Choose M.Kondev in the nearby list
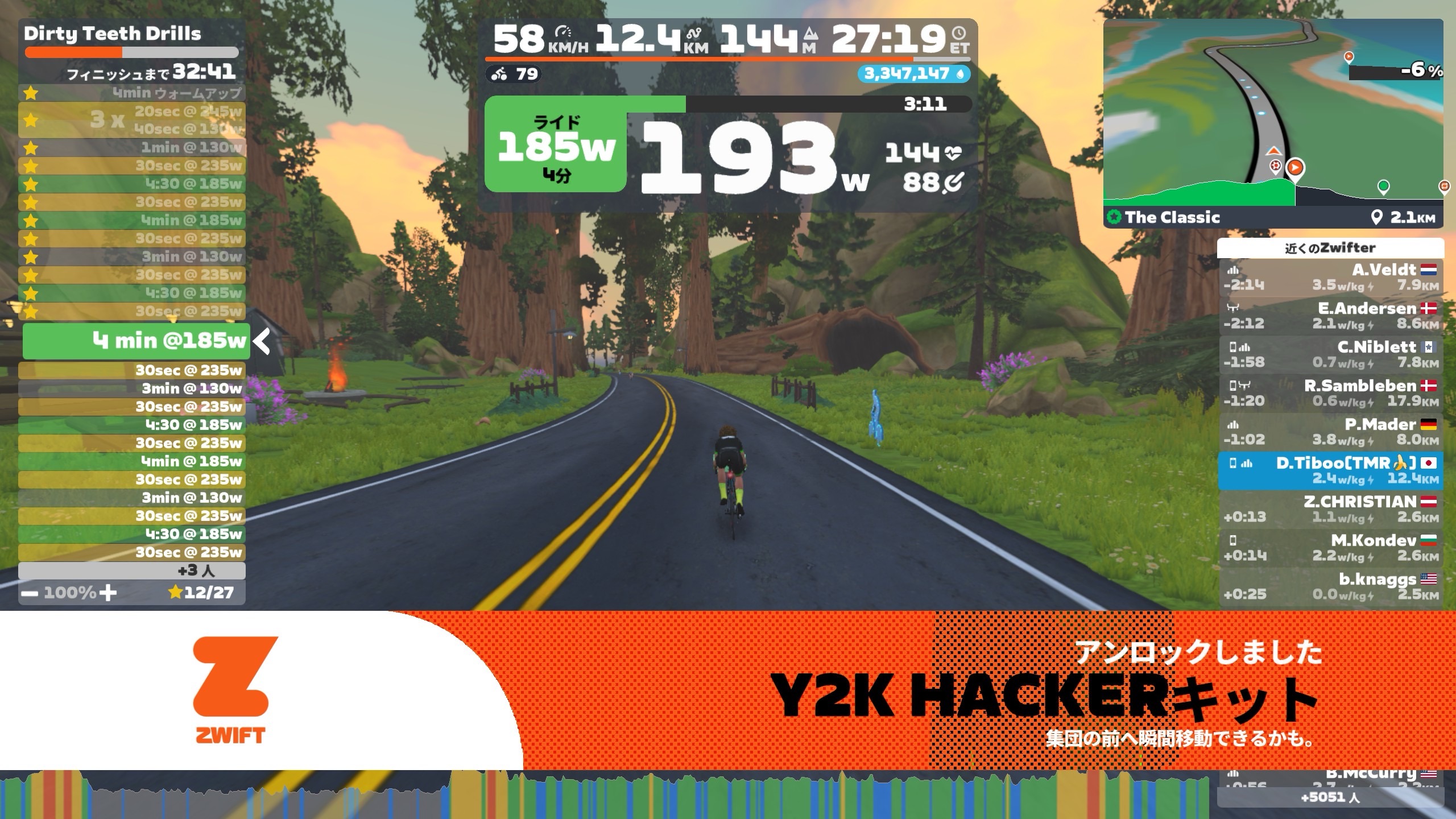 [1330, 548]
